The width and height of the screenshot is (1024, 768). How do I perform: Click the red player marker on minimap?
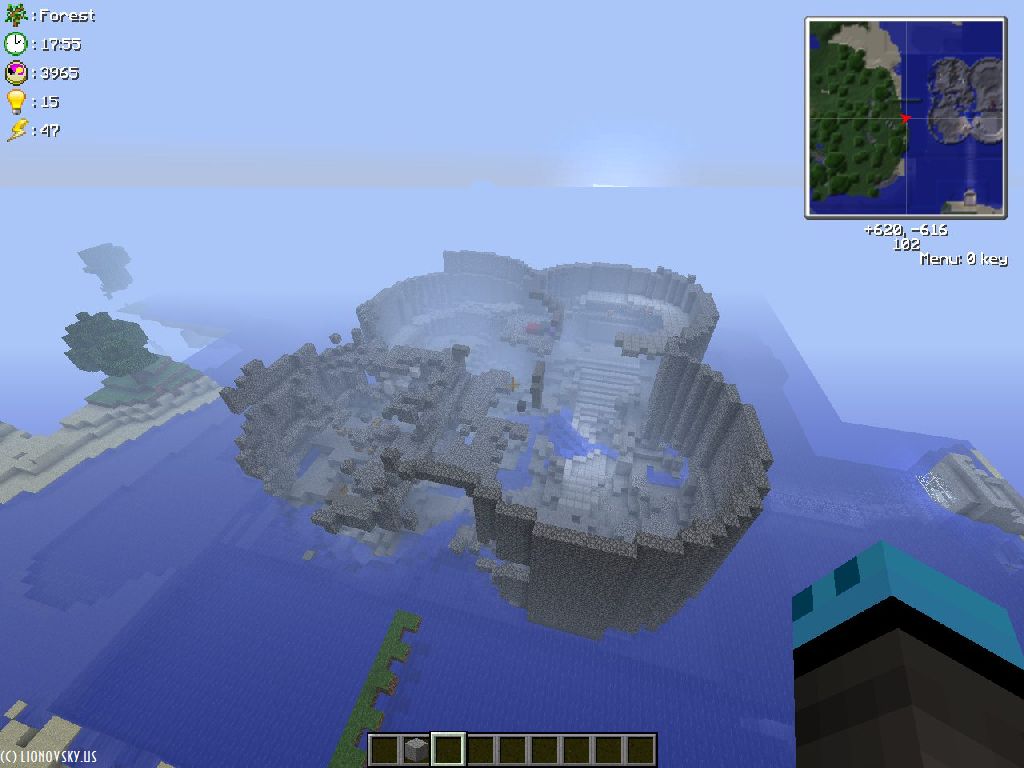pos(906,119)
